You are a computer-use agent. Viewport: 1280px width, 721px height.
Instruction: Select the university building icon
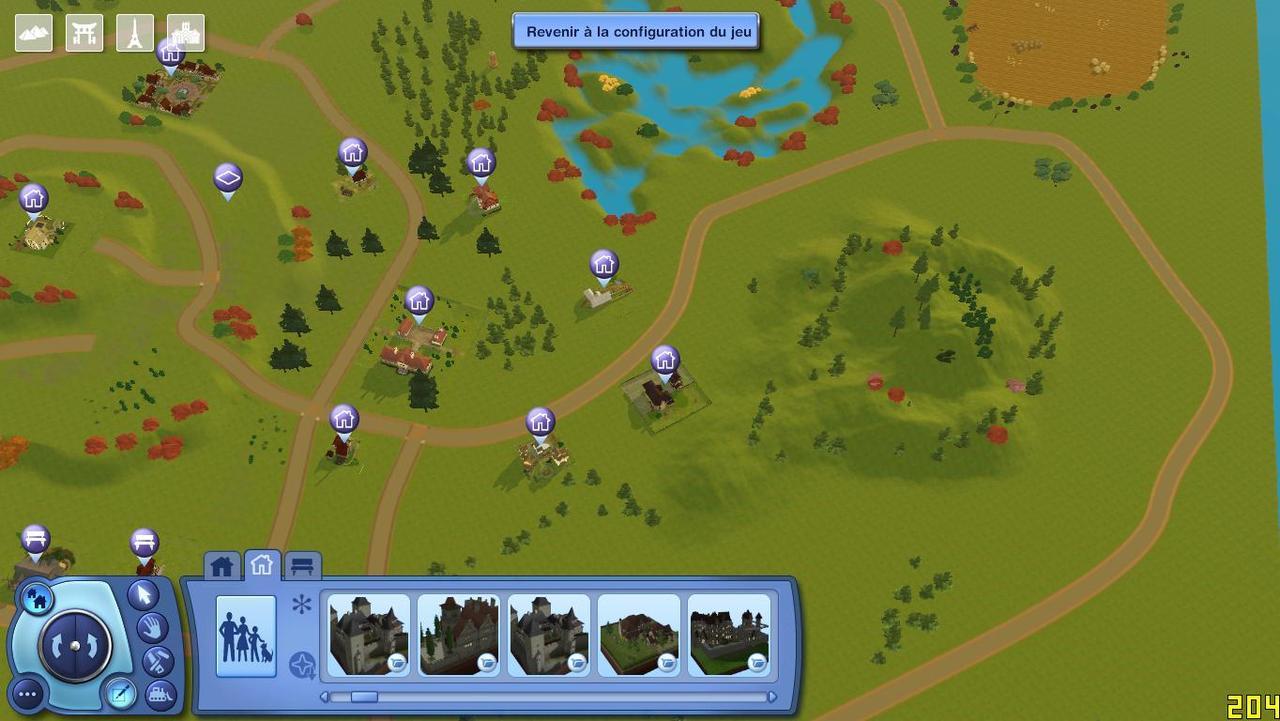(x=185, y=33)
